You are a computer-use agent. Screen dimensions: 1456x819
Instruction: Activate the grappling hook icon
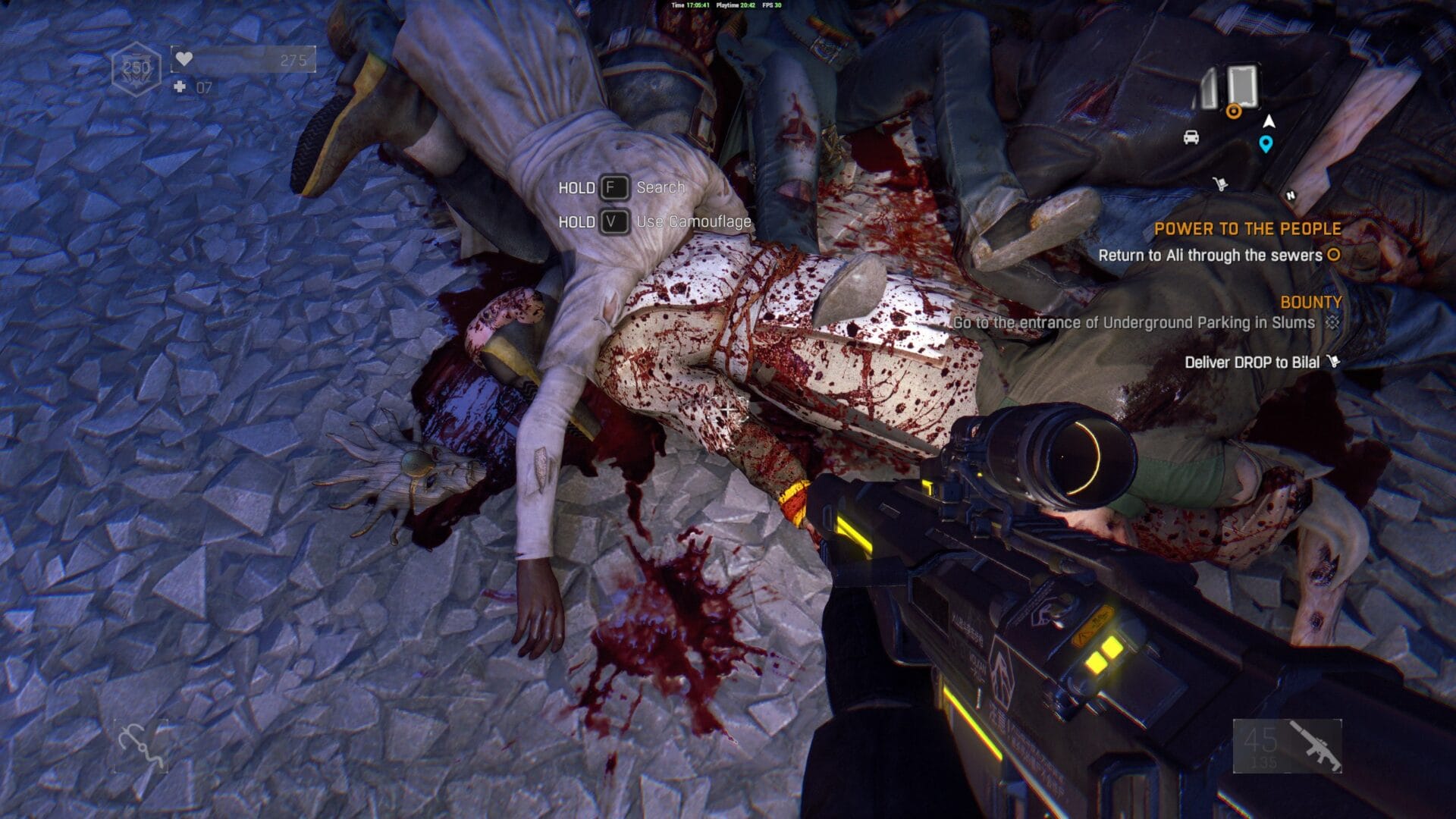[x=141, y=746]
